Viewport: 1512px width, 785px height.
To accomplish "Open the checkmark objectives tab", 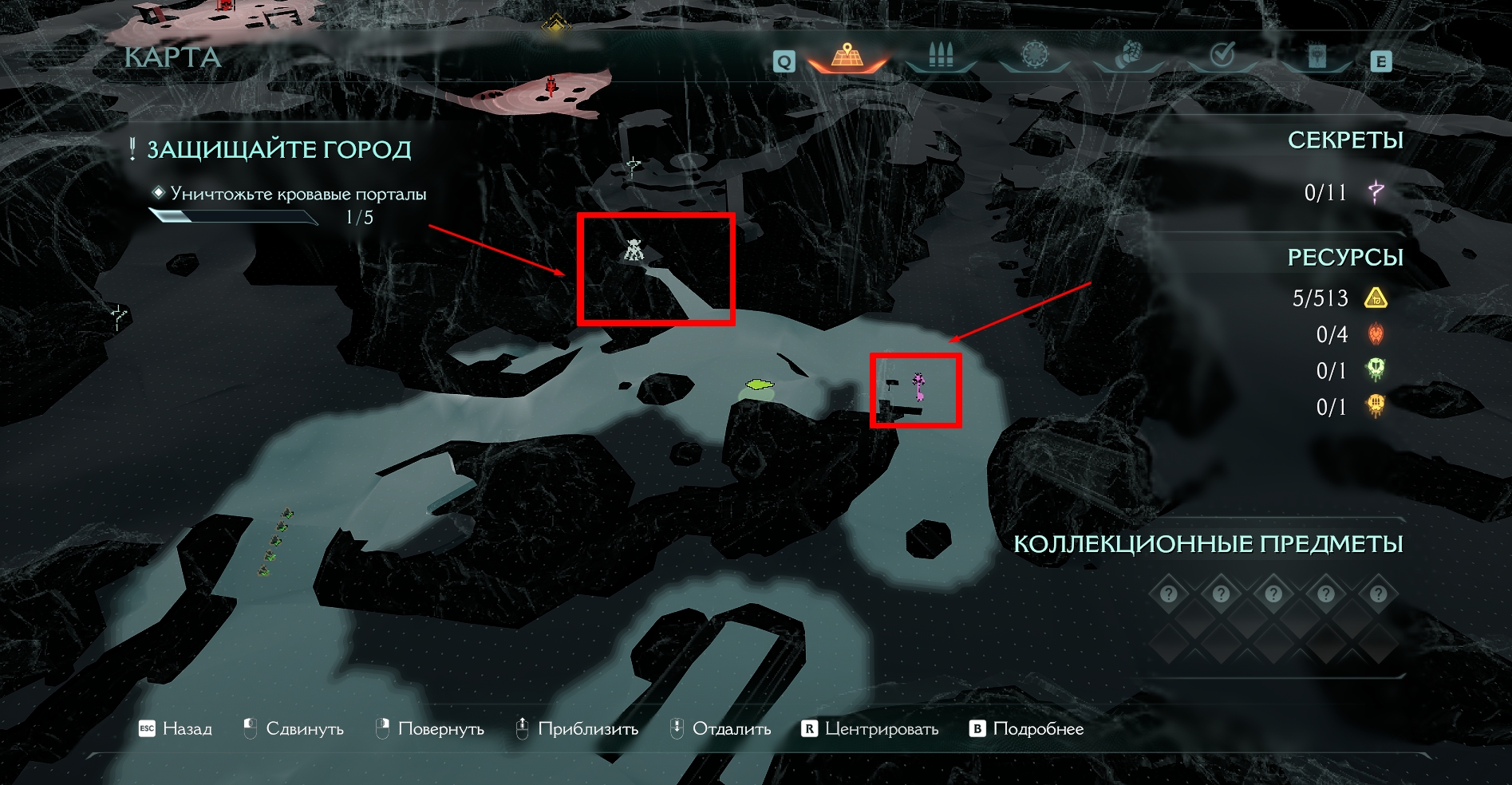I will [x=1222, y=55].
